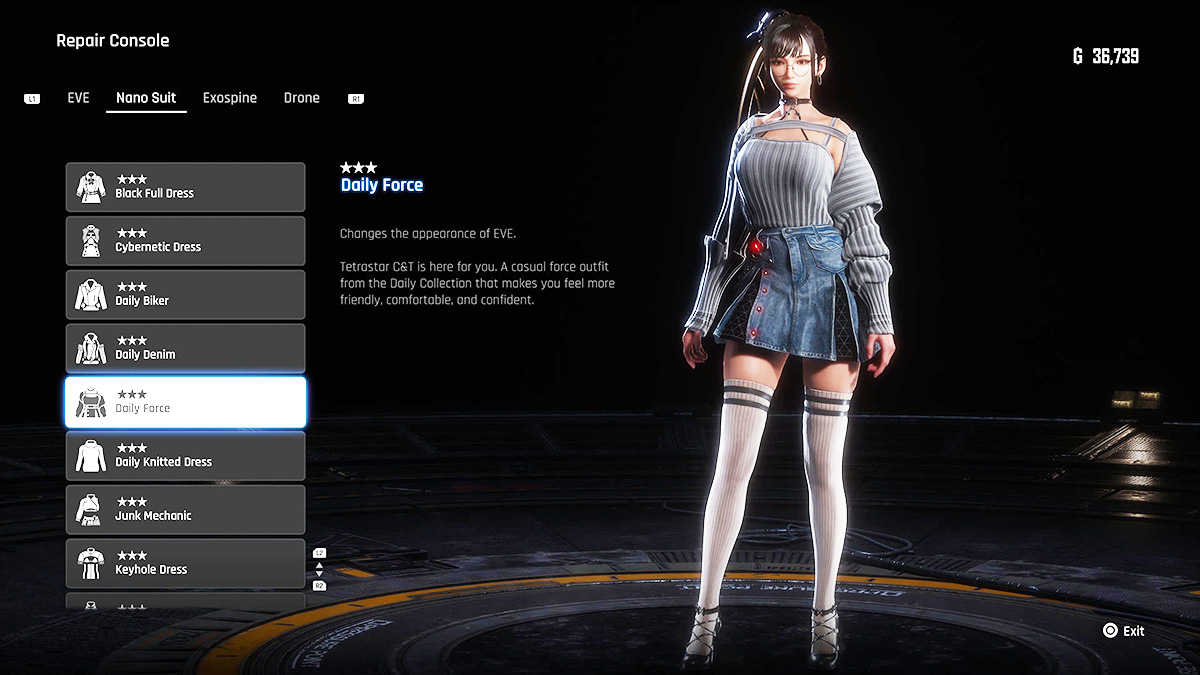This screenshot has height=675, width=1200.
Task: Switch to the EVE tab
Action: [78, 98]
